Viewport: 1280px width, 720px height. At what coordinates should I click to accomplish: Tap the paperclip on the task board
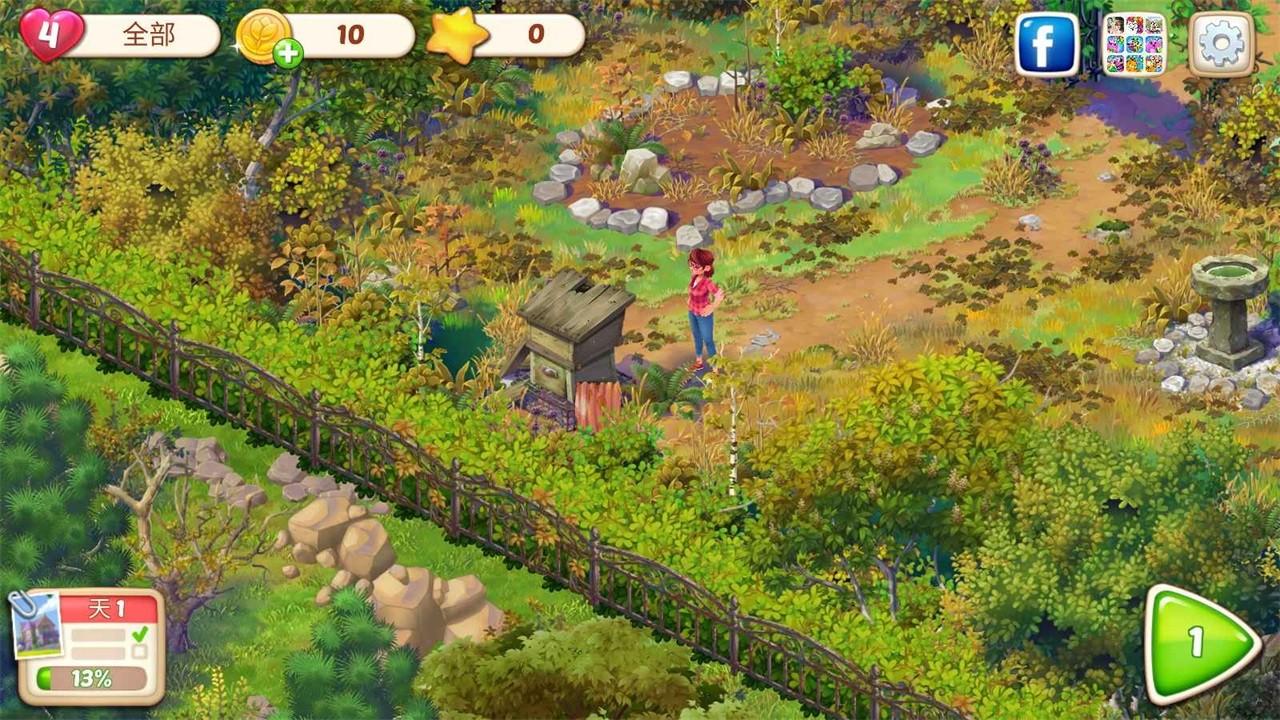23,604
